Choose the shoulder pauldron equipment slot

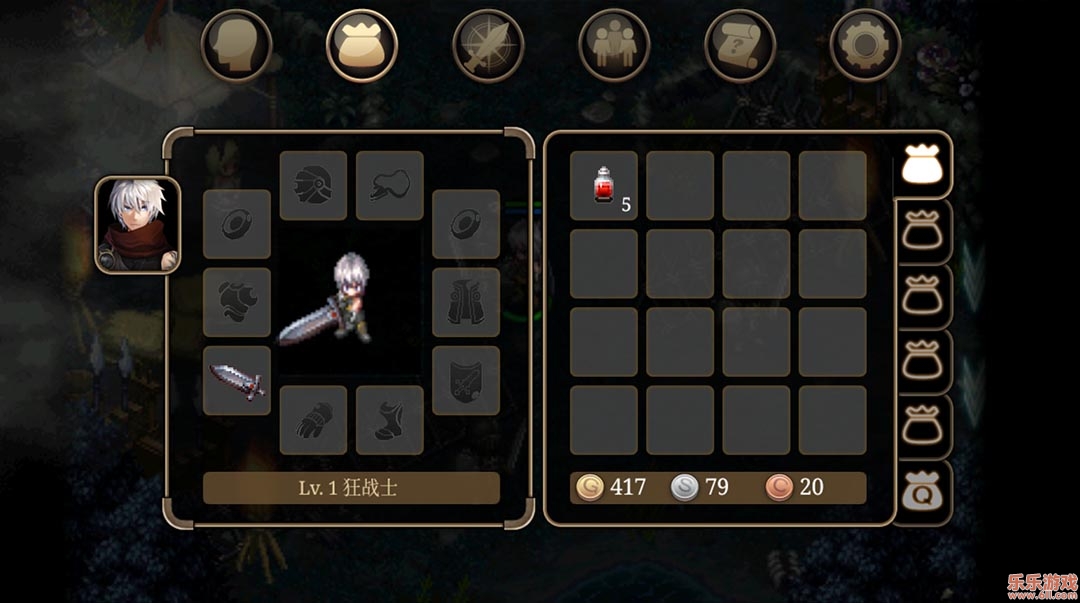tap(237, 302)
